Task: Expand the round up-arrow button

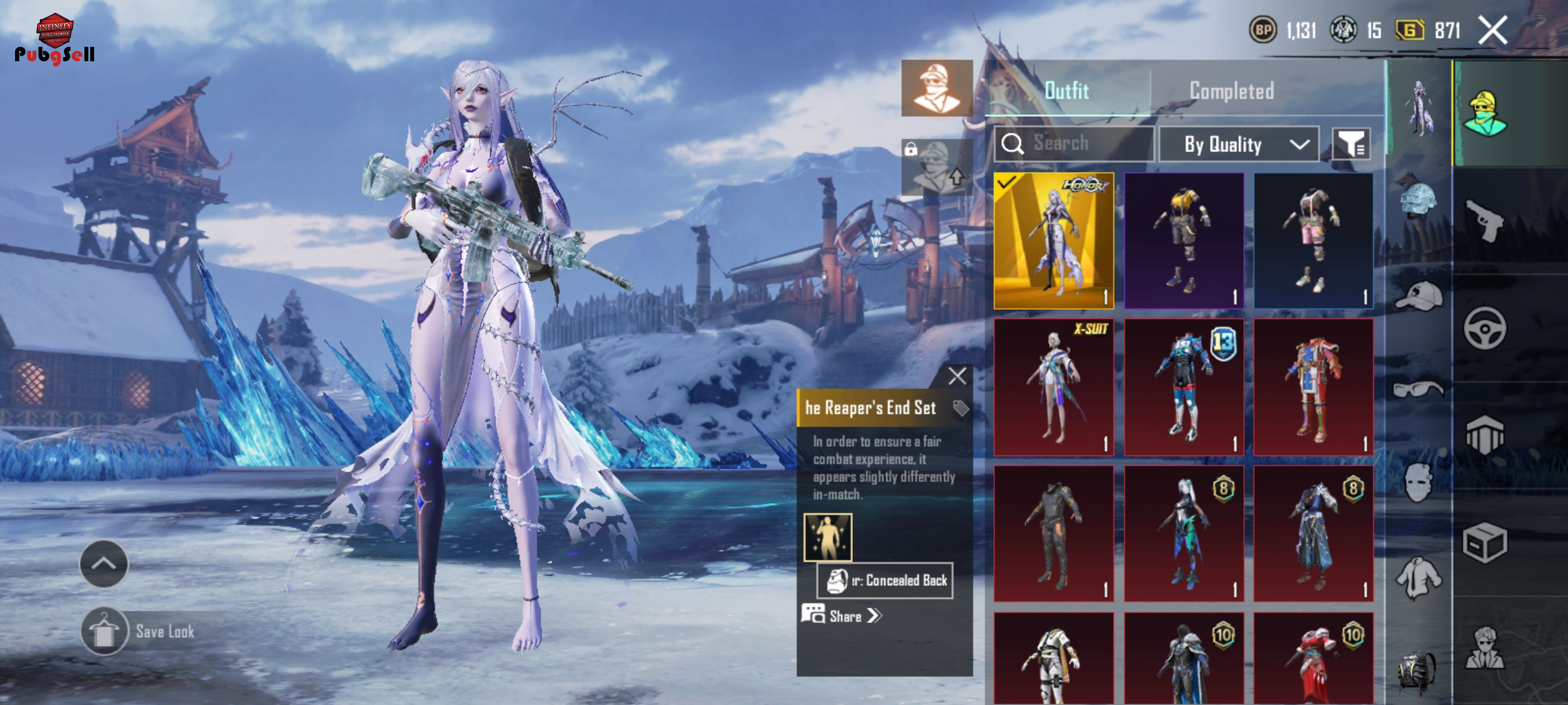Action: pyautogui.click(x=103, y=563)
